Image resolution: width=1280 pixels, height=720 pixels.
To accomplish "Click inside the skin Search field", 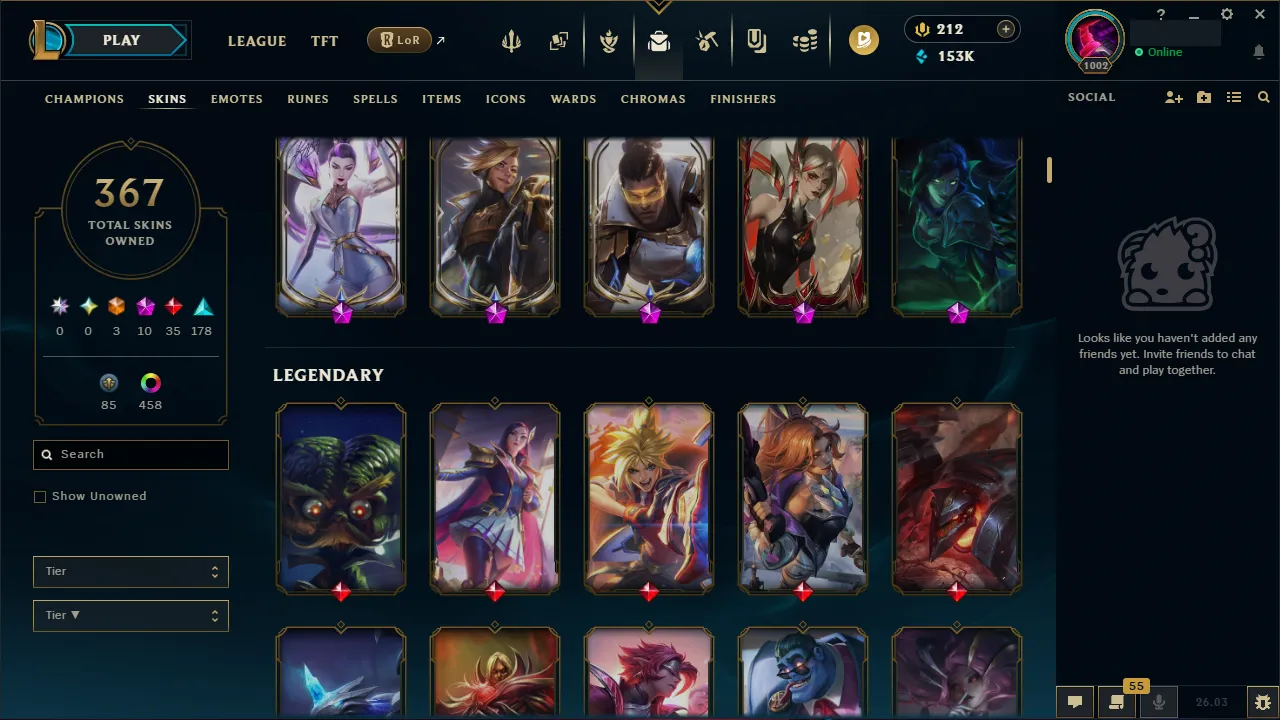I will [x=130, y=454].
